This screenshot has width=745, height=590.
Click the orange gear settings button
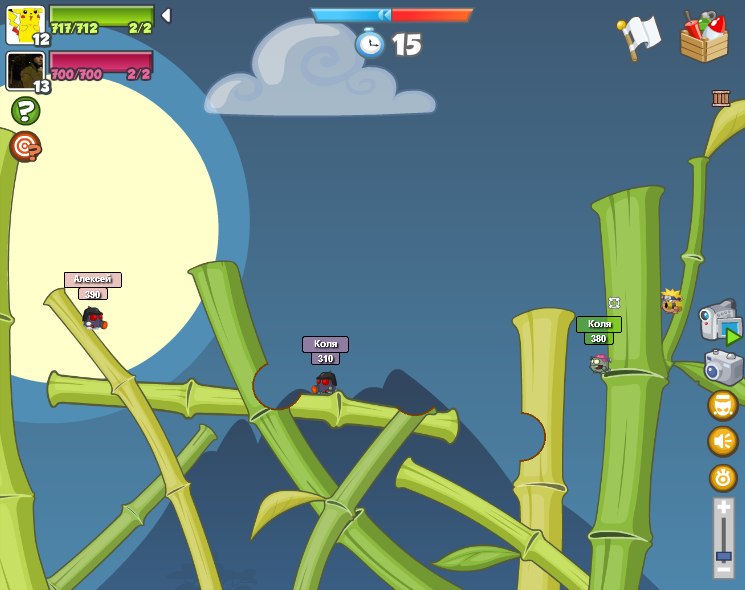pos(723,477)
